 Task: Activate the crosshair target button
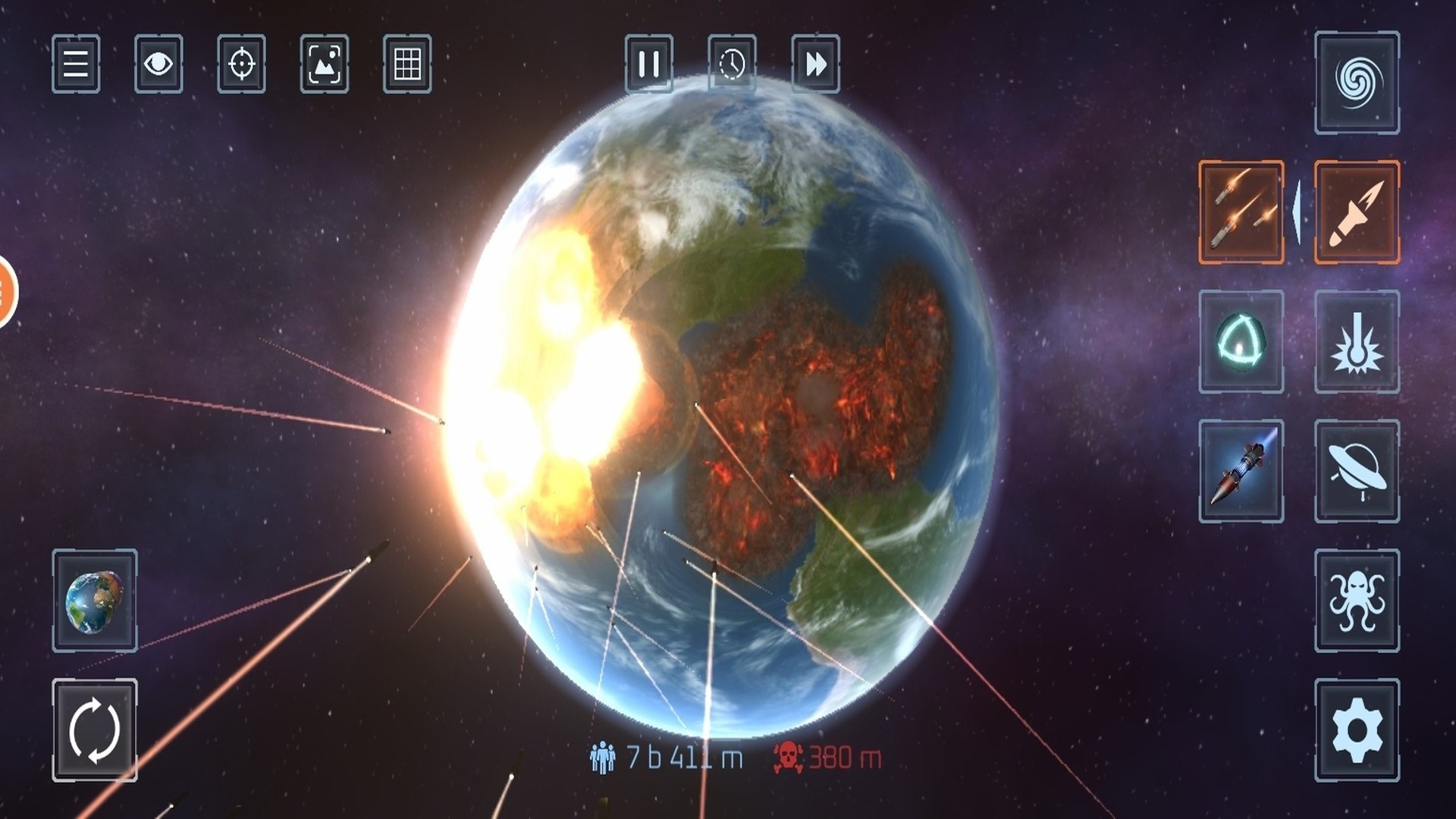(241, 64)
